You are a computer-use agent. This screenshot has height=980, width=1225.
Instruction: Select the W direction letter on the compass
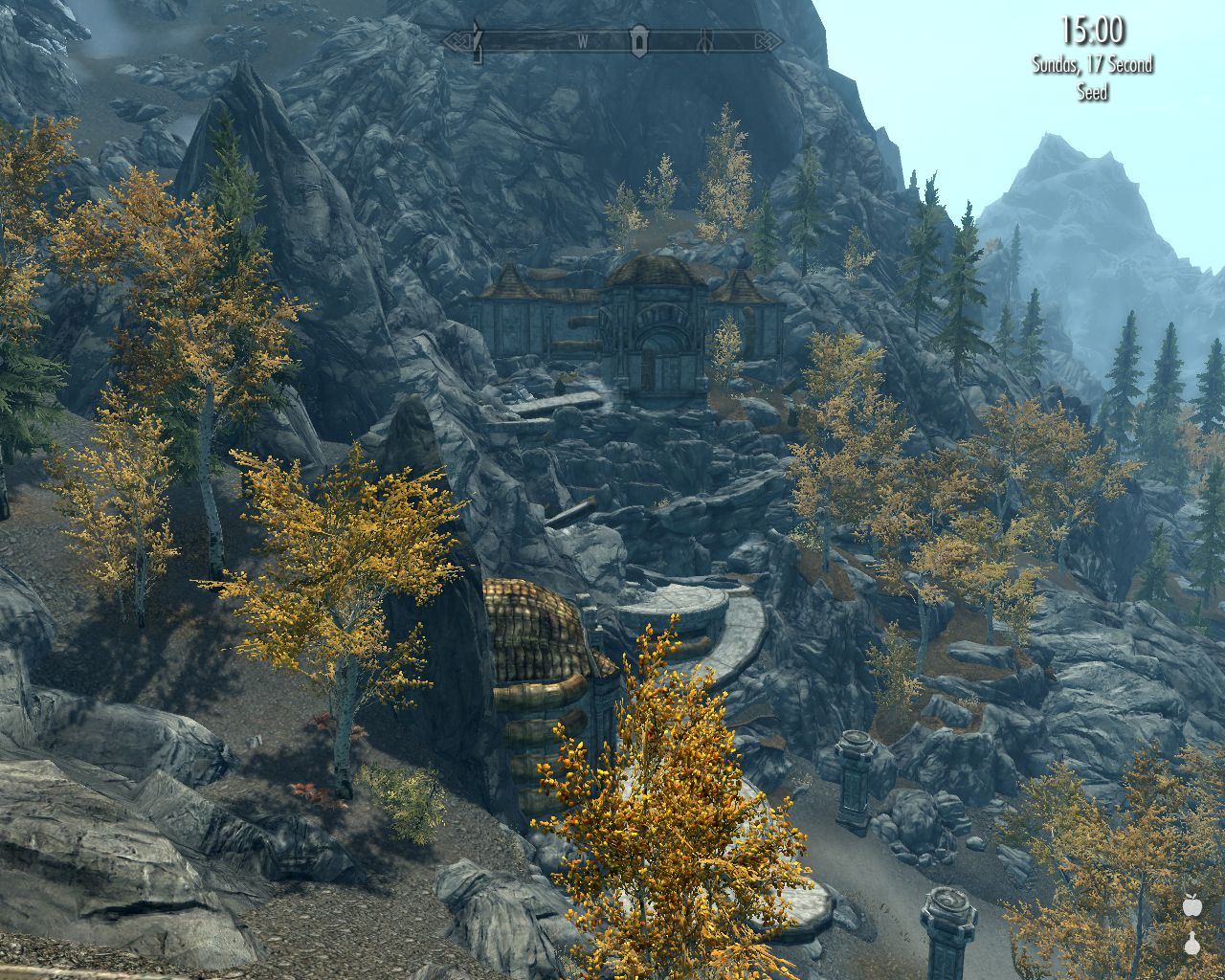tap(583, 41)
